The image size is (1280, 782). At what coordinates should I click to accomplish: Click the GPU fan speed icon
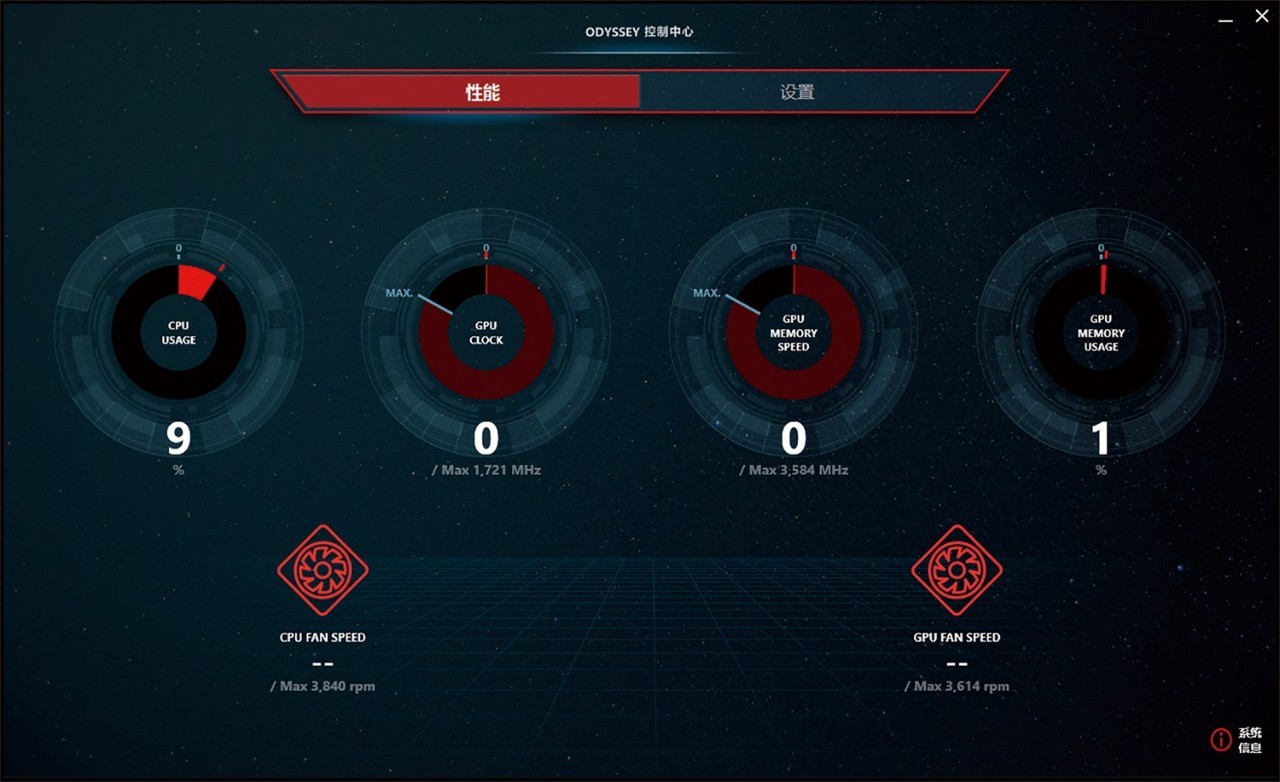point(957,570)
